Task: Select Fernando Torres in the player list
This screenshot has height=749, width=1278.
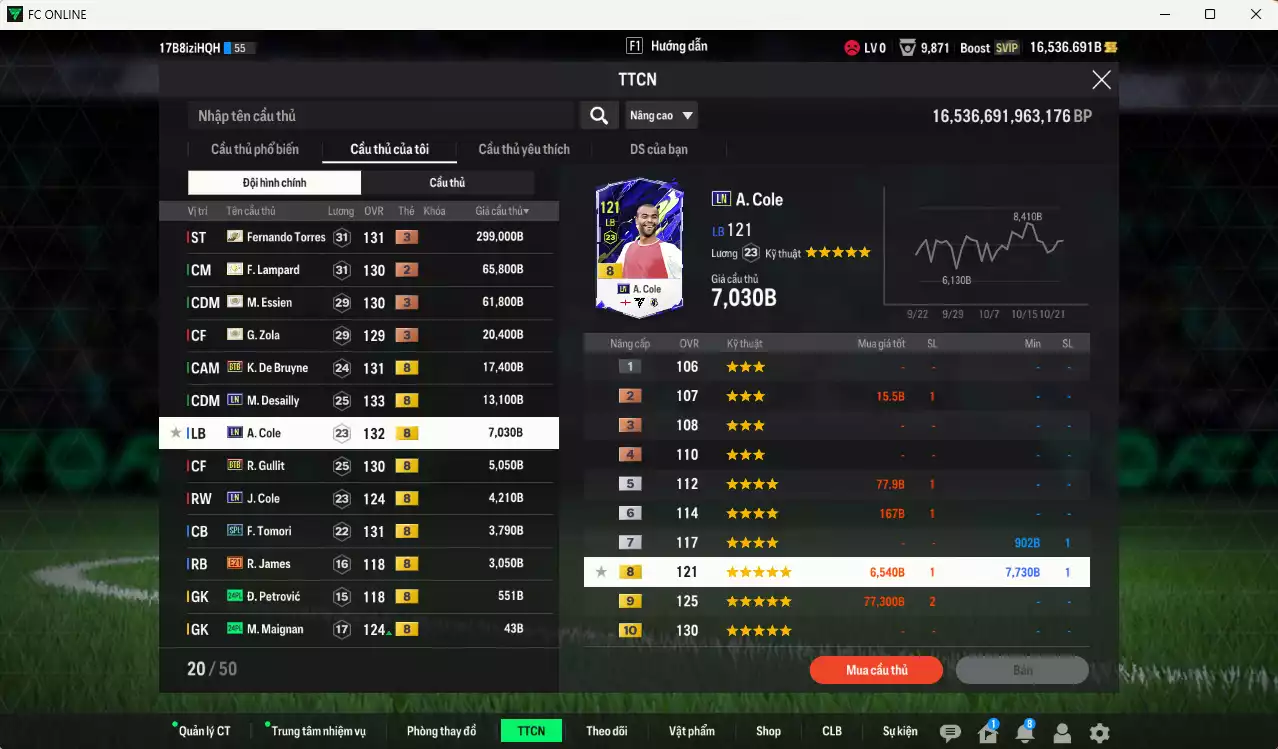Action: pos(286,237)
